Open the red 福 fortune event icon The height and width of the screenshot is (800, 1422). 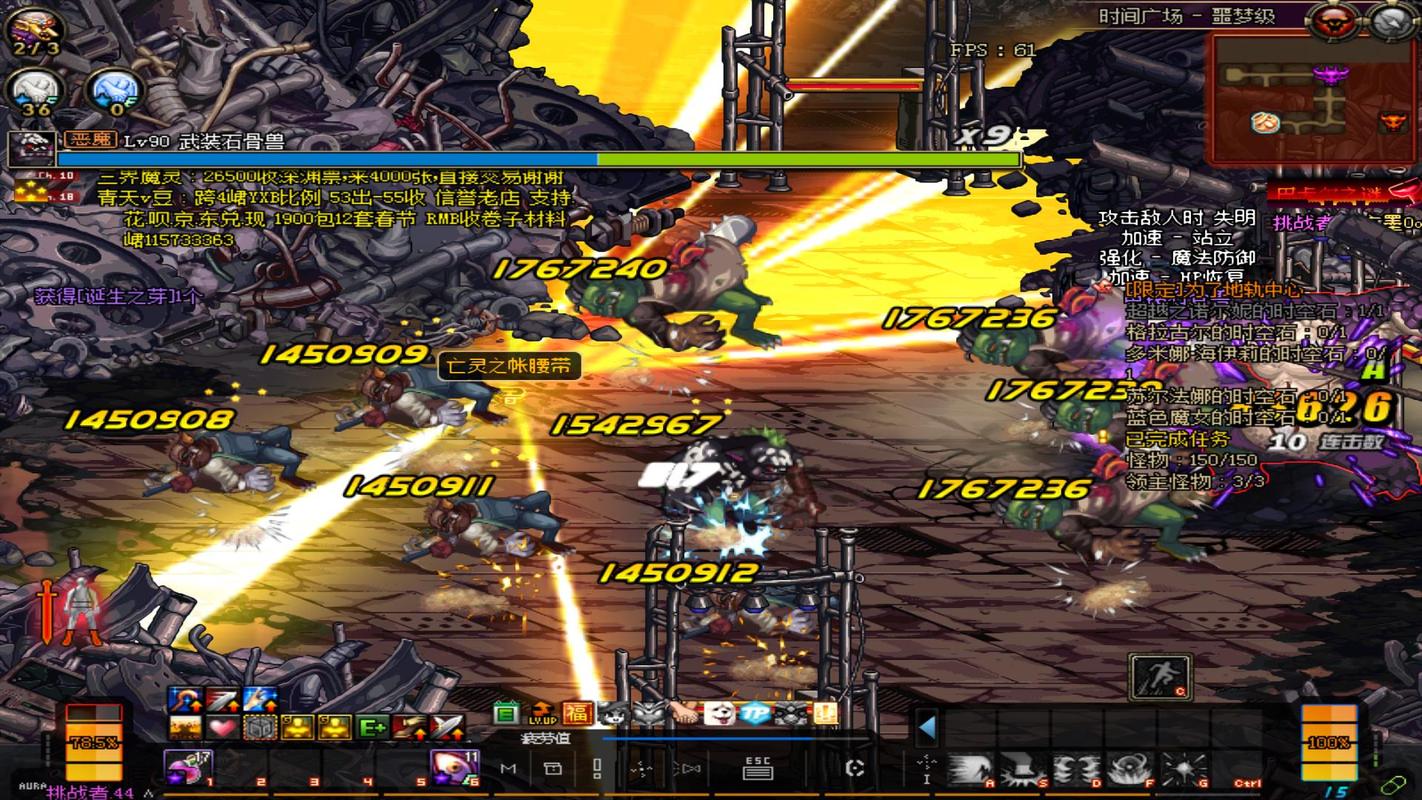[x=576, y=713]
